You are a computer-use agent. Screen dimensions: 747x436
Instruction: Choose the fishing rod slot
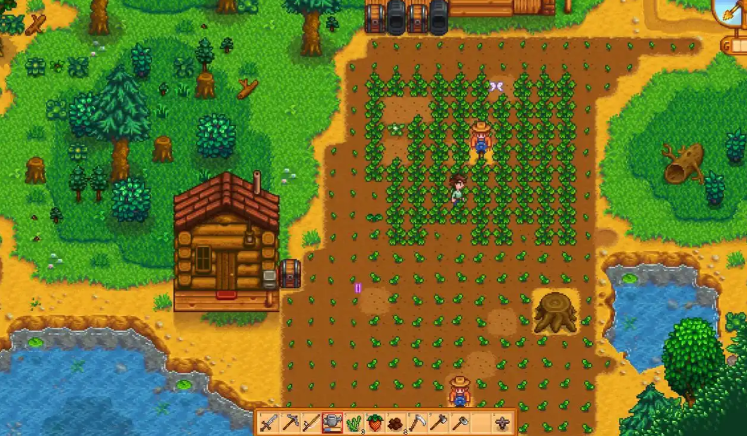click(x=311, y=423)
